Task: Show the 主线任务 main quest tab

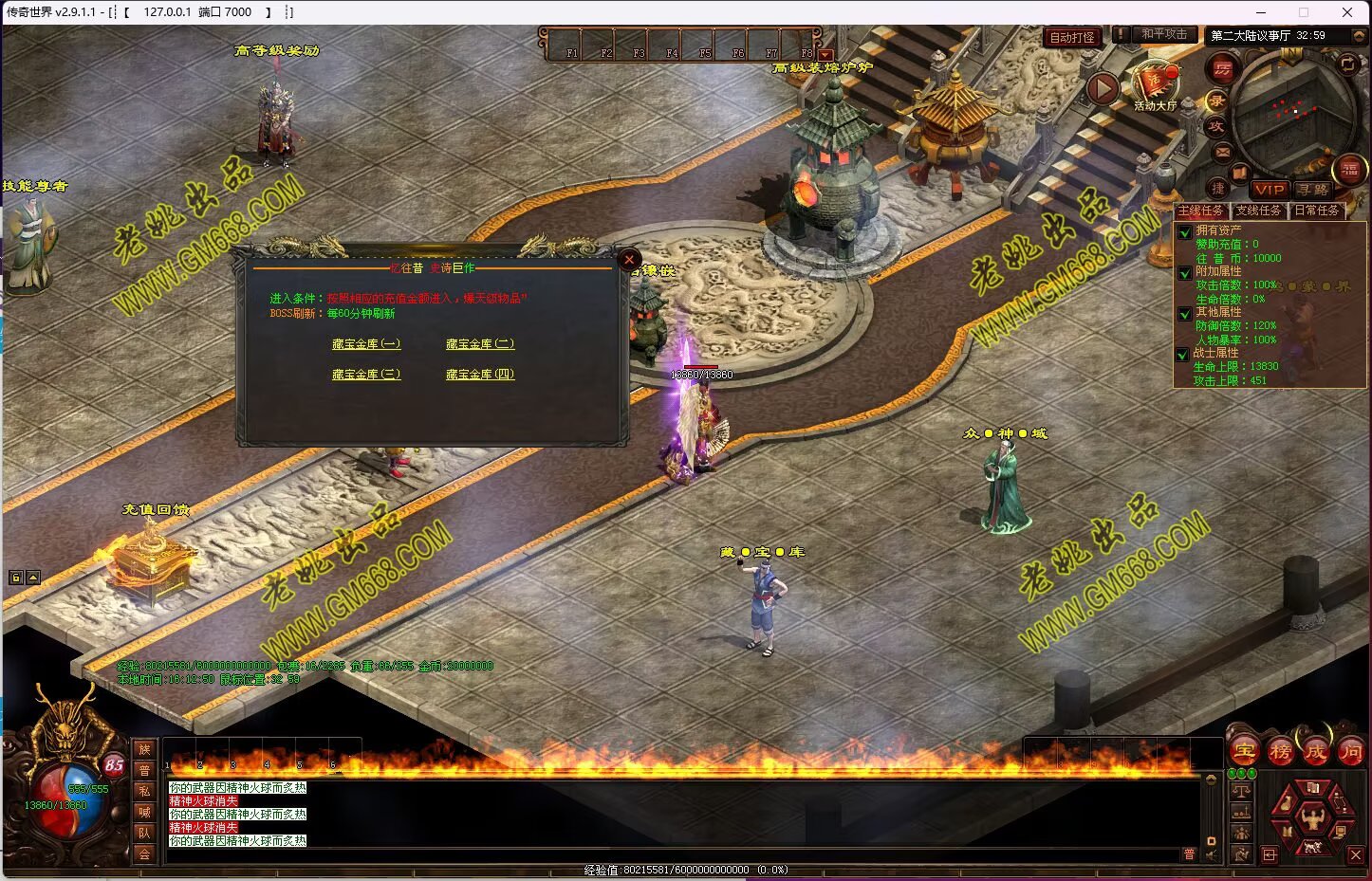Action: [x=1201, y=211]
